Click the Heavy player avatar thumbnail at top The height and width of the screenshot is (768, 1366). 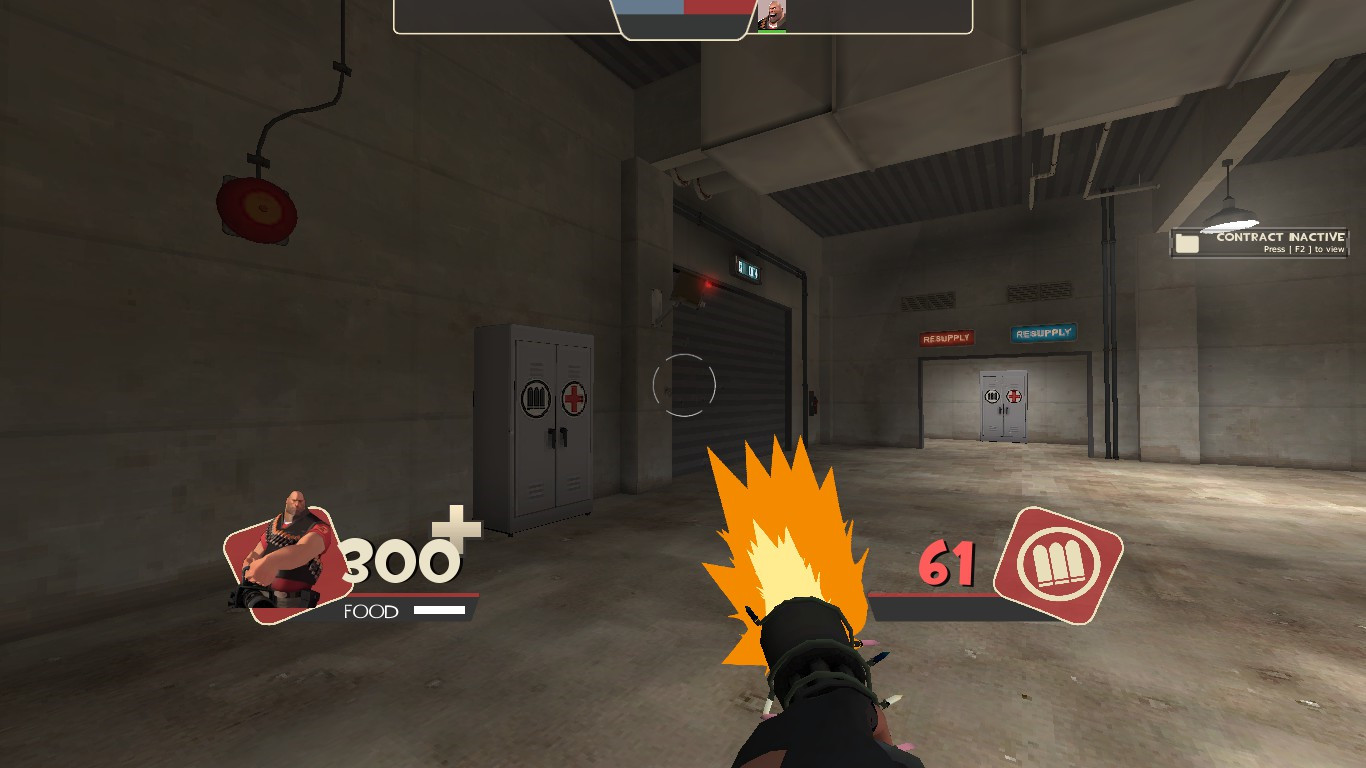coord(771,14)
